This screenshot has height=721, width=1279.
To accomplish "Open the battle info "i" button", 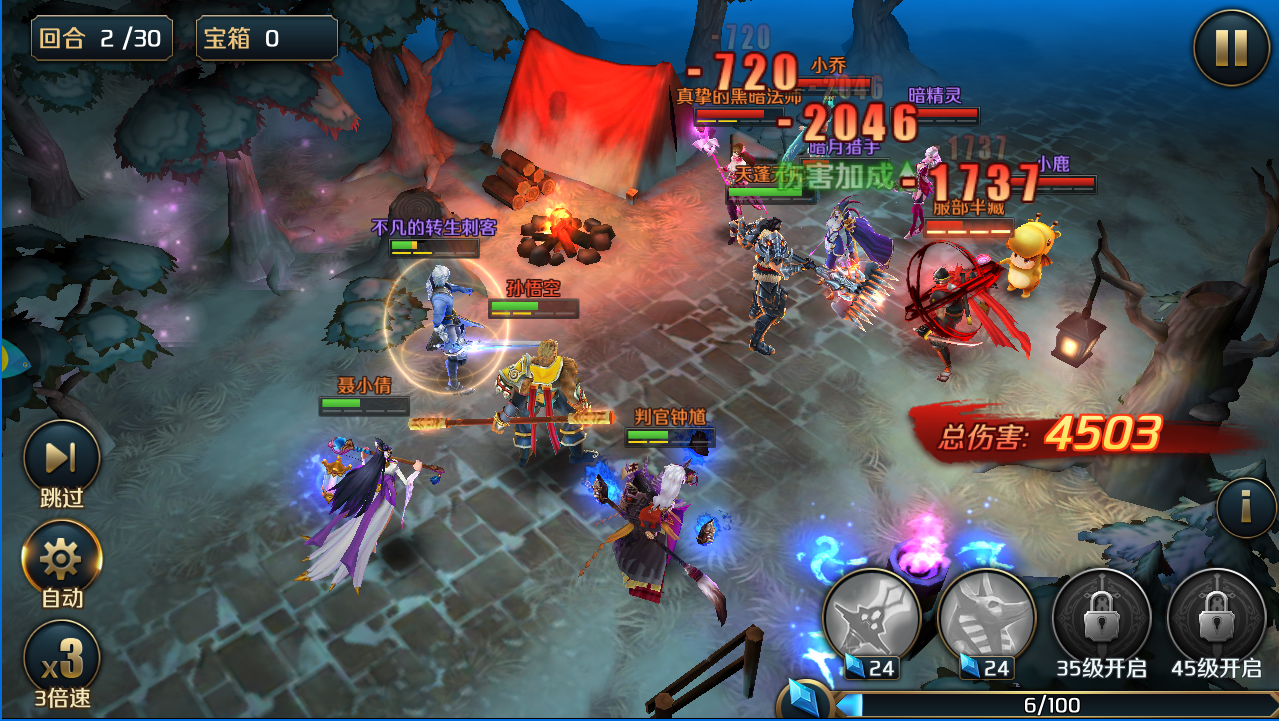I will tap(1246, 508).
